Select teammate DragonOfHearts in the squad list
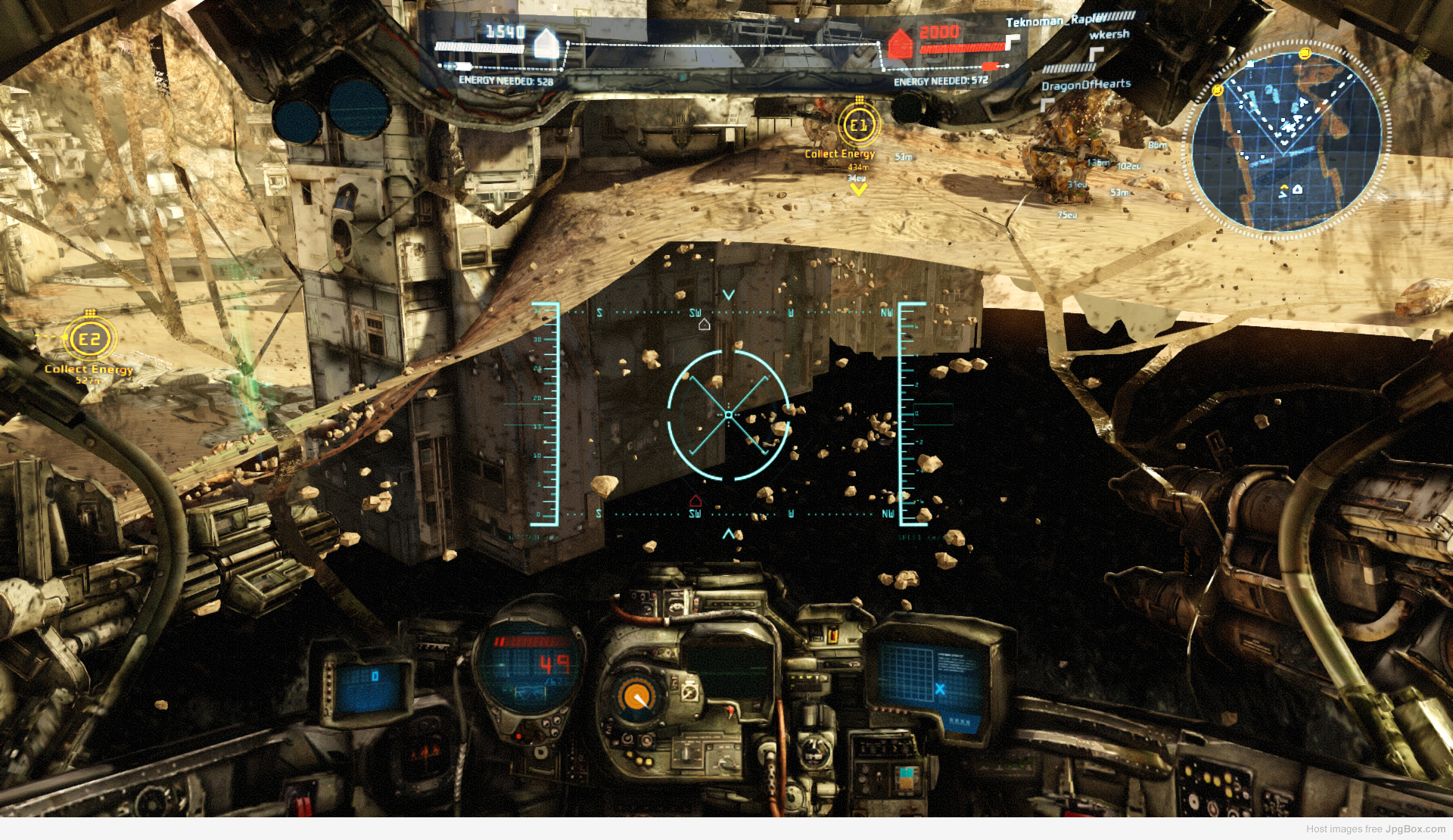The image size is (1453, 840). click(x=1085, y=85)
